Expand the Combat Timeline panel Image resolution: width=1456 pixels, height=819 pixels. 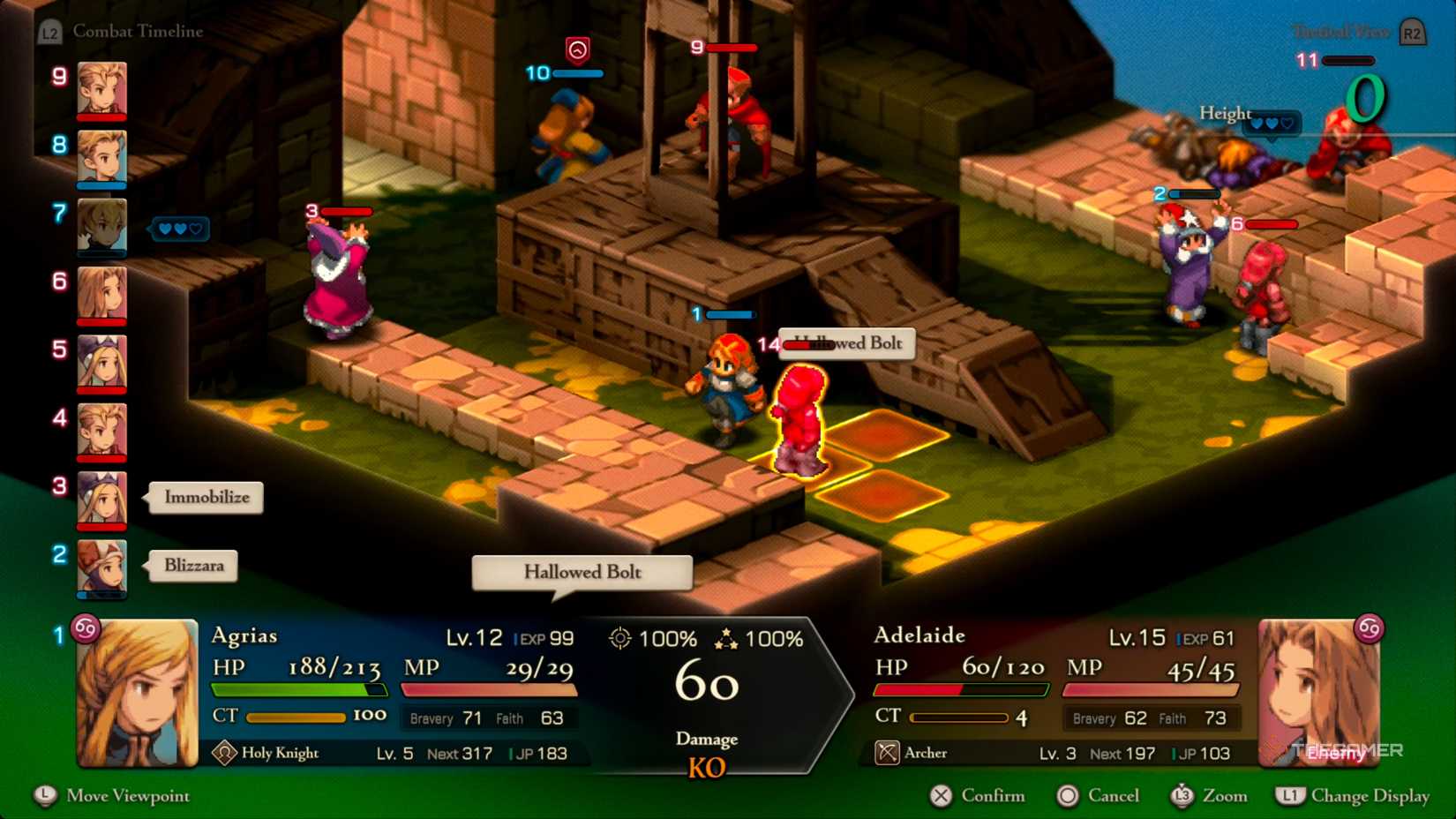click(137, 30)
